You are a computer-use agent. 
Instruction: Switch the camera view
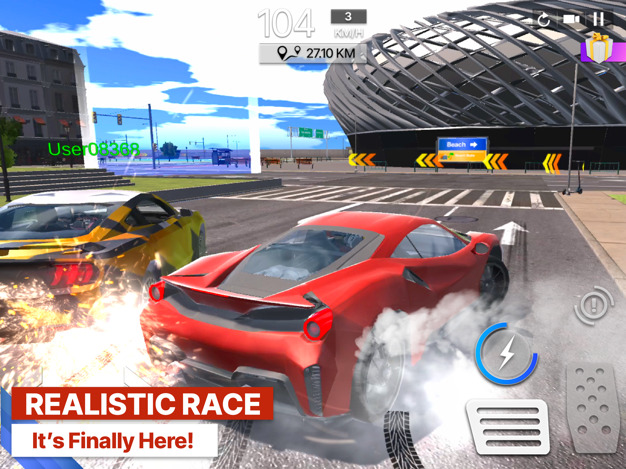[572, 18]
